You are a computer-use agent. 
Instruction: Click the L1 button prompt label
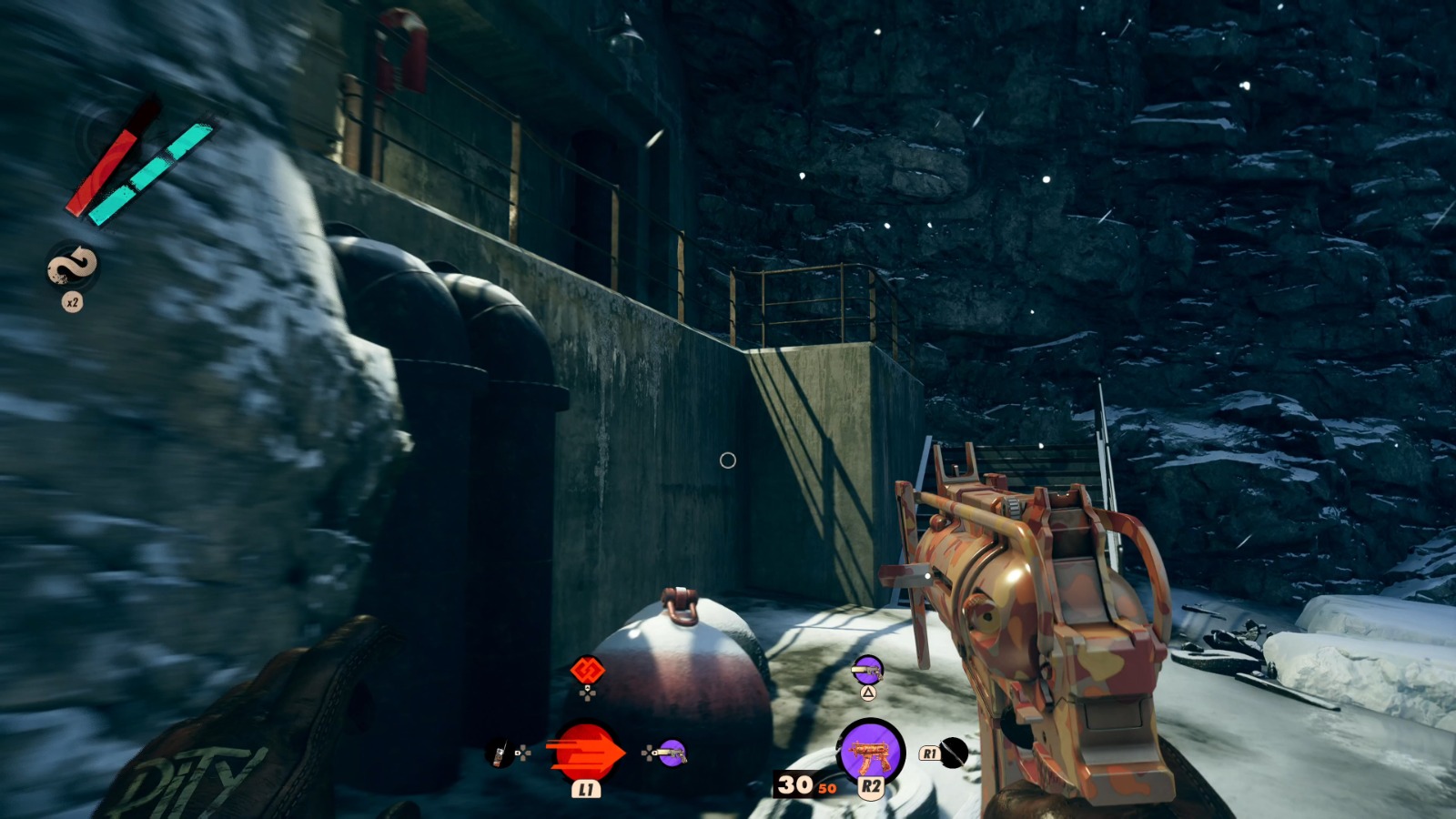[585, 788]
